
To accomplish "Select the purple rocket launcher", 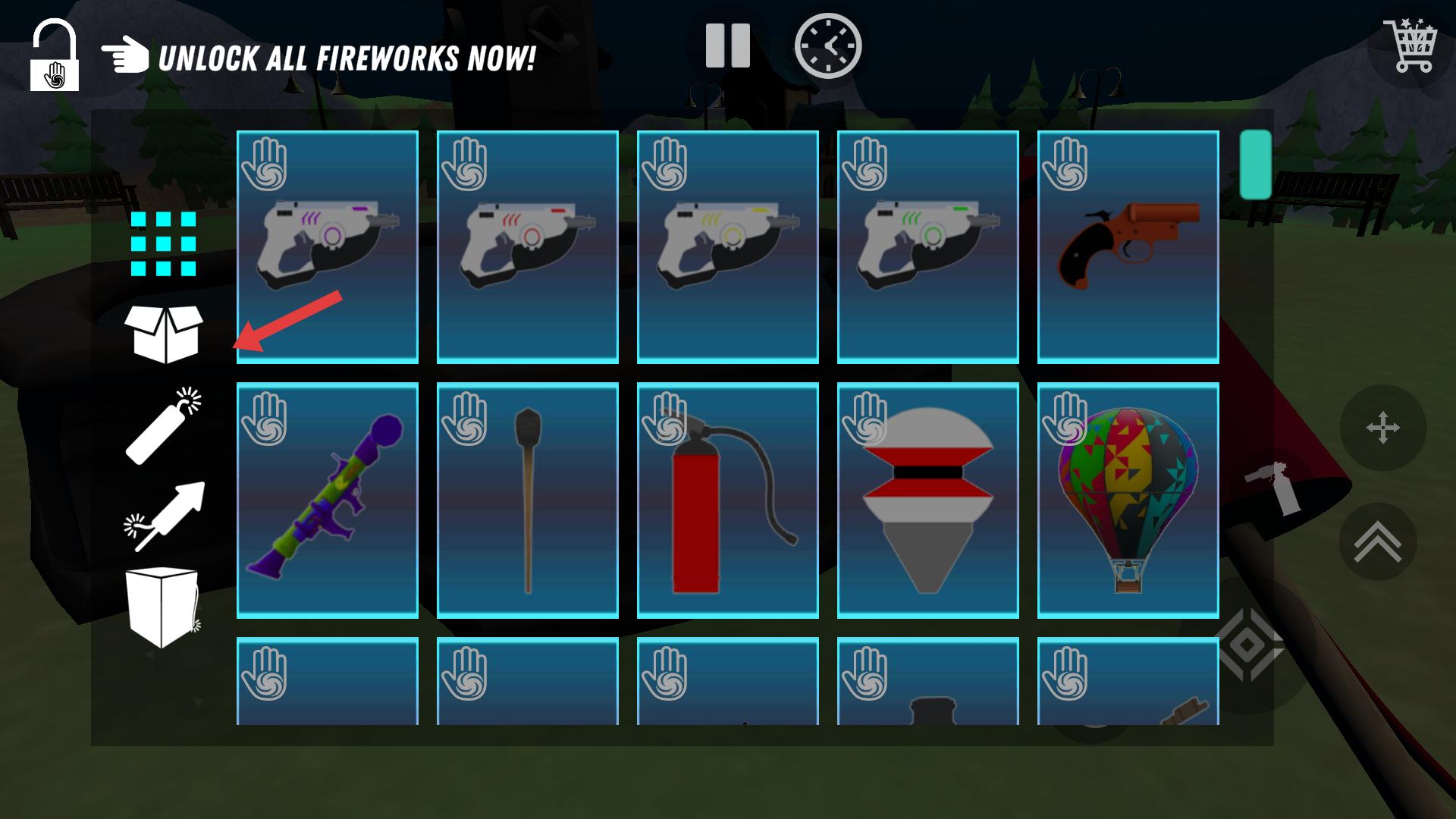I will point(328,500).
